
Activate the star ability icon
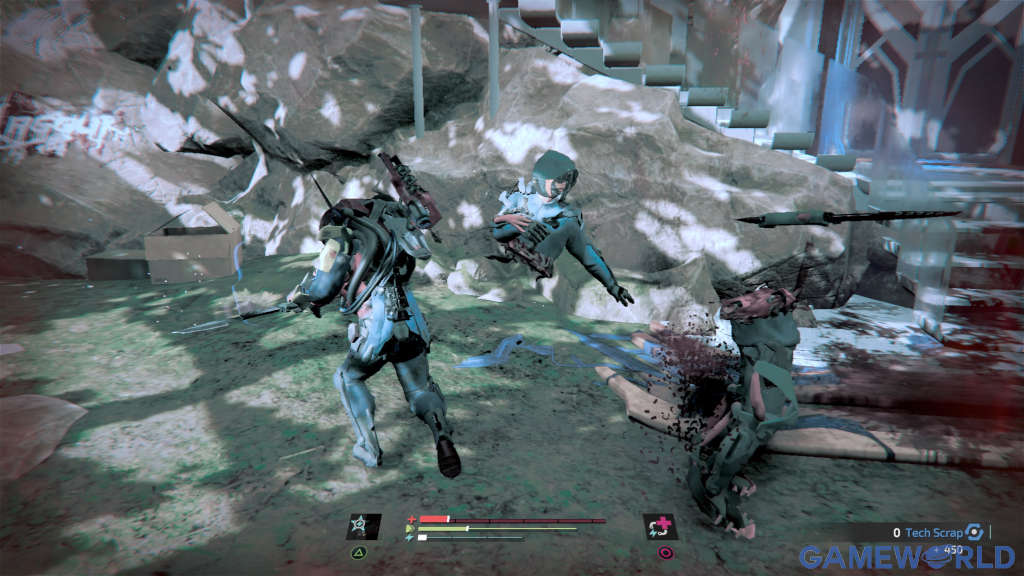click(362, 527)
